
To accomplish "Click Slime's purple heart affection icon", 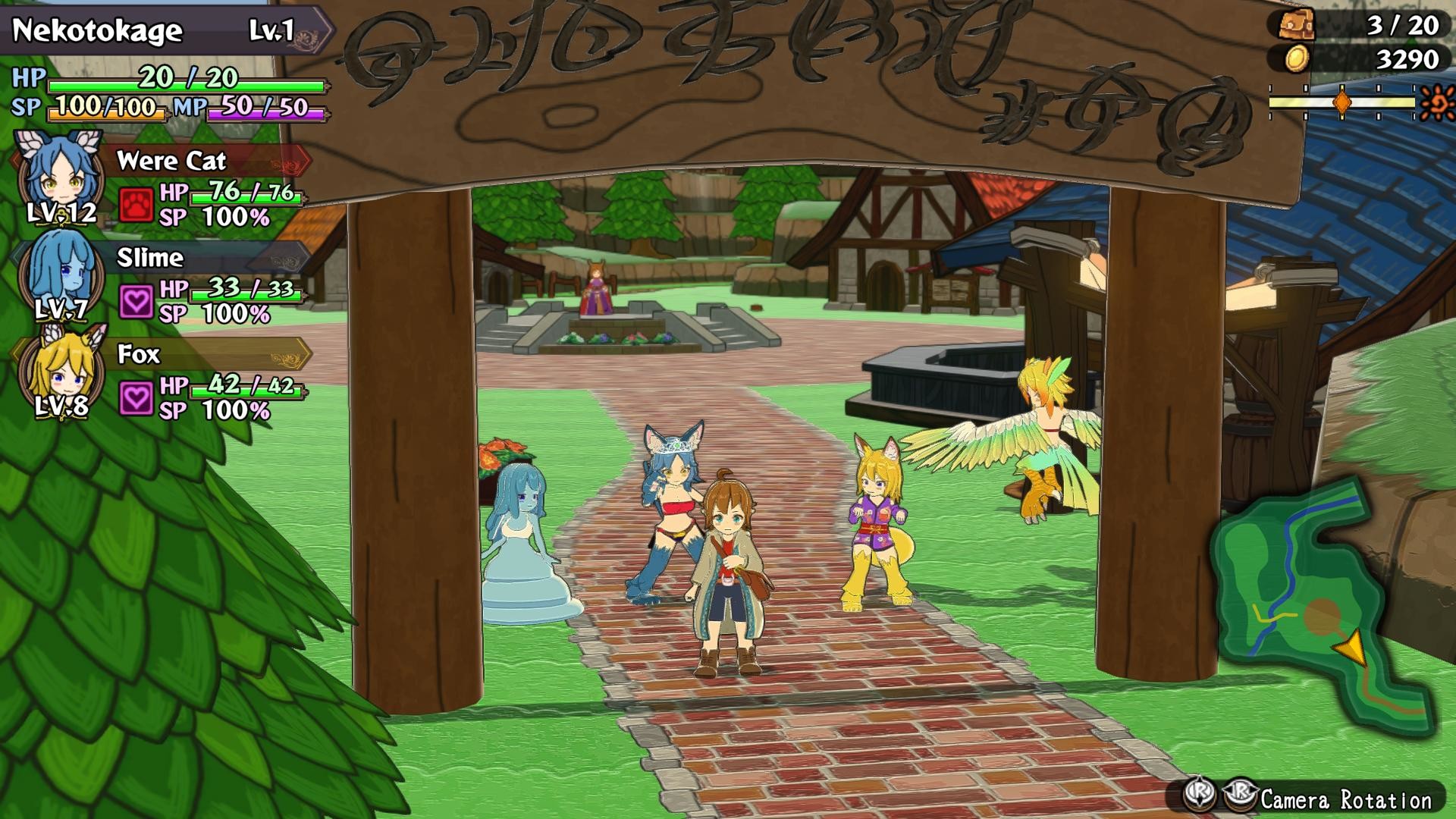I will 138,299.
